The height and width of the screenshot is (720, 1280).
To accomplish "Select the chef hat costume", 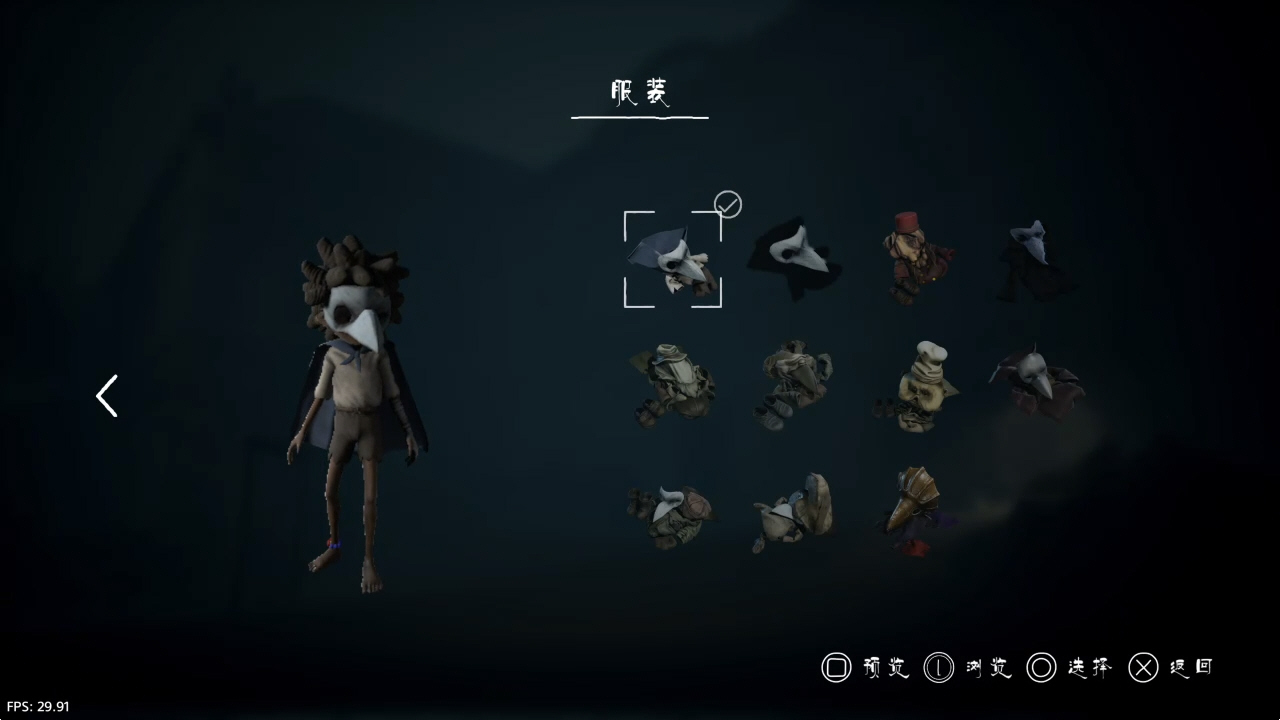I will pos(917,386).
